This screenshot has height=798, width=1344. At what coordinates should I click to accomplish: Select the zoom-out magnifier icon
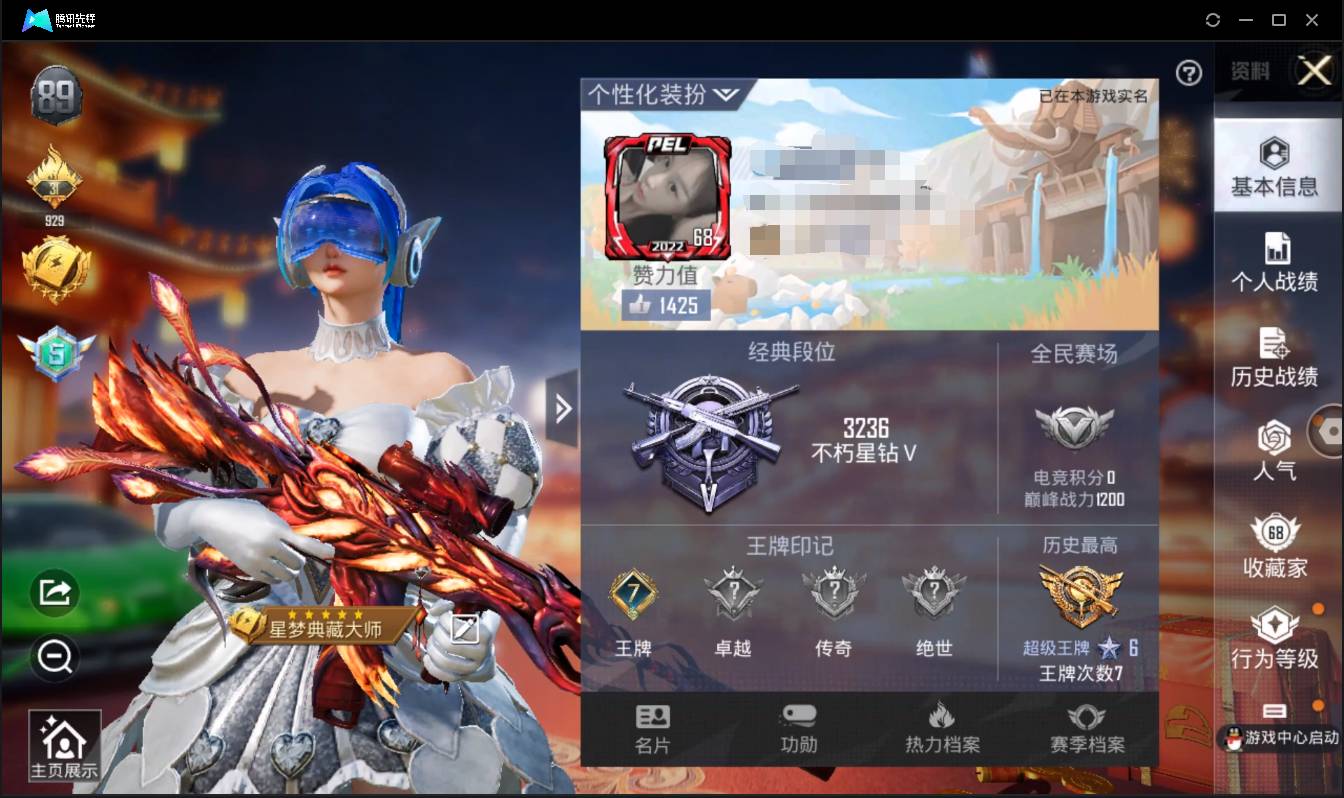pos(54,658)
